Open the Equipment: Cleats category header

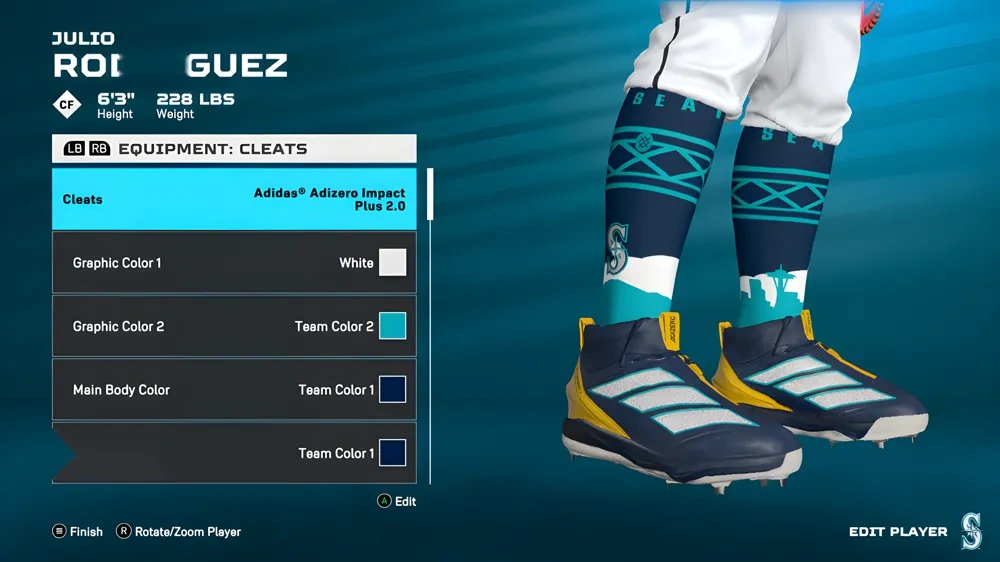(234, 149)
